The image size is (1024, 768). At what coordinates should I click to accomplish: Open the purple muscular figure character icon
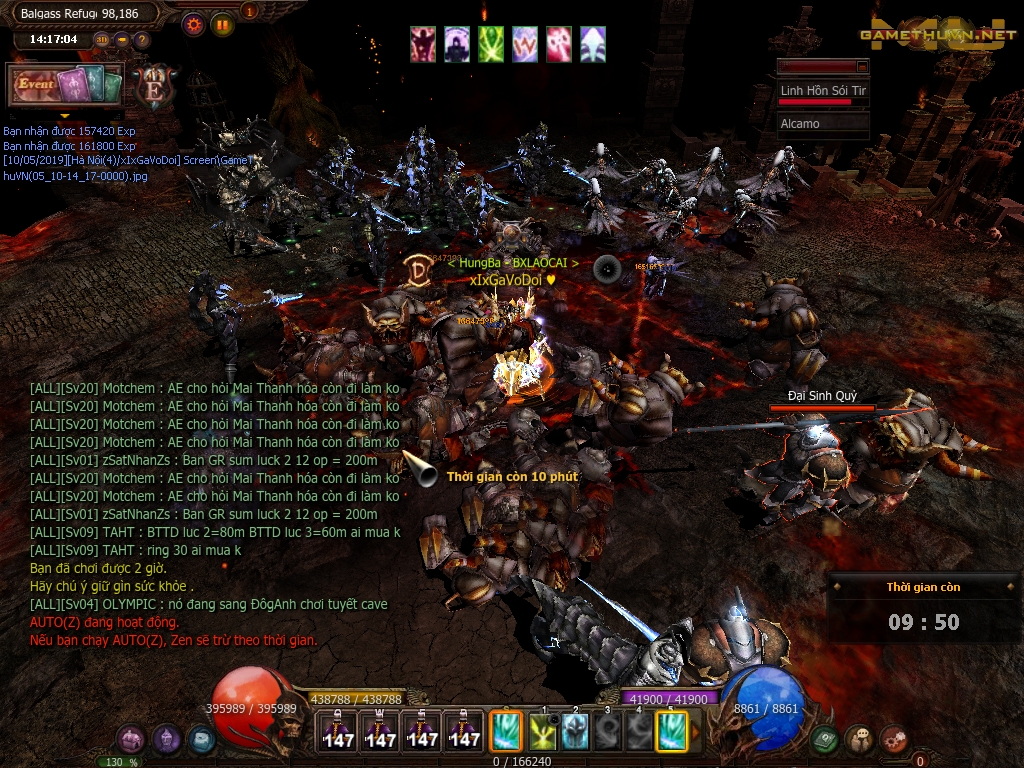(131, 739)
